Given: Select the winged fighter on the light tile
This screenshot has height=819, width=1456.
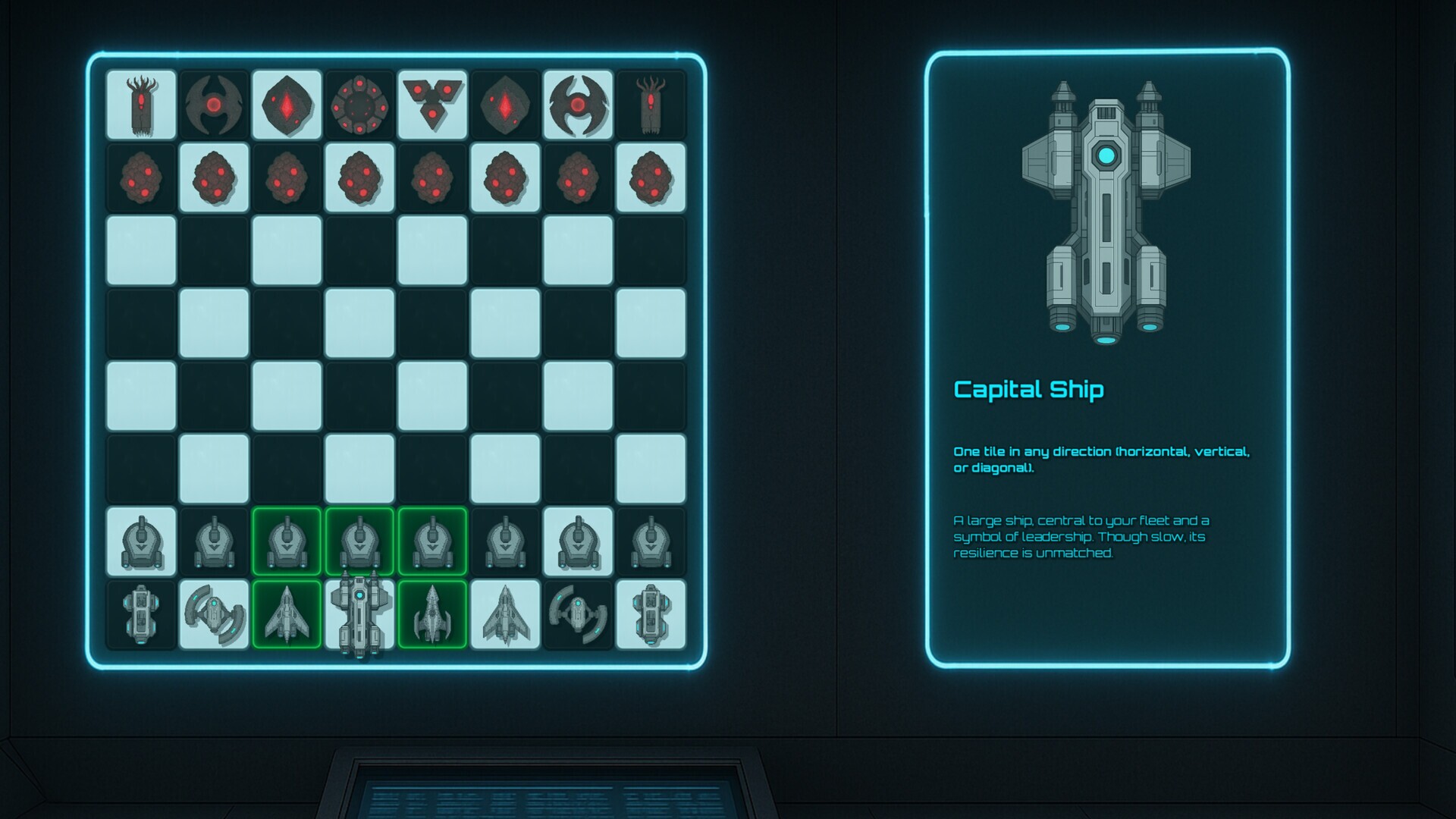Looking at the screenshot, I should coord(505,615).
